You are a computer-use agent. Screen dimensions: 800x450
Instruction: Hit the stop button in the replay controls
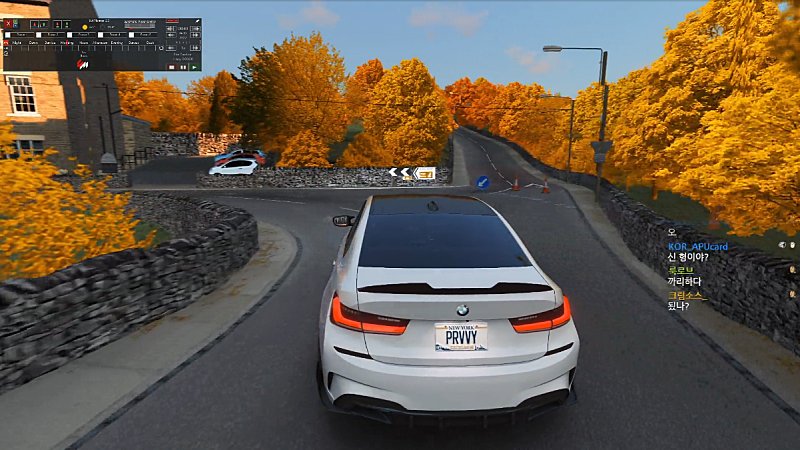[171, 67]
